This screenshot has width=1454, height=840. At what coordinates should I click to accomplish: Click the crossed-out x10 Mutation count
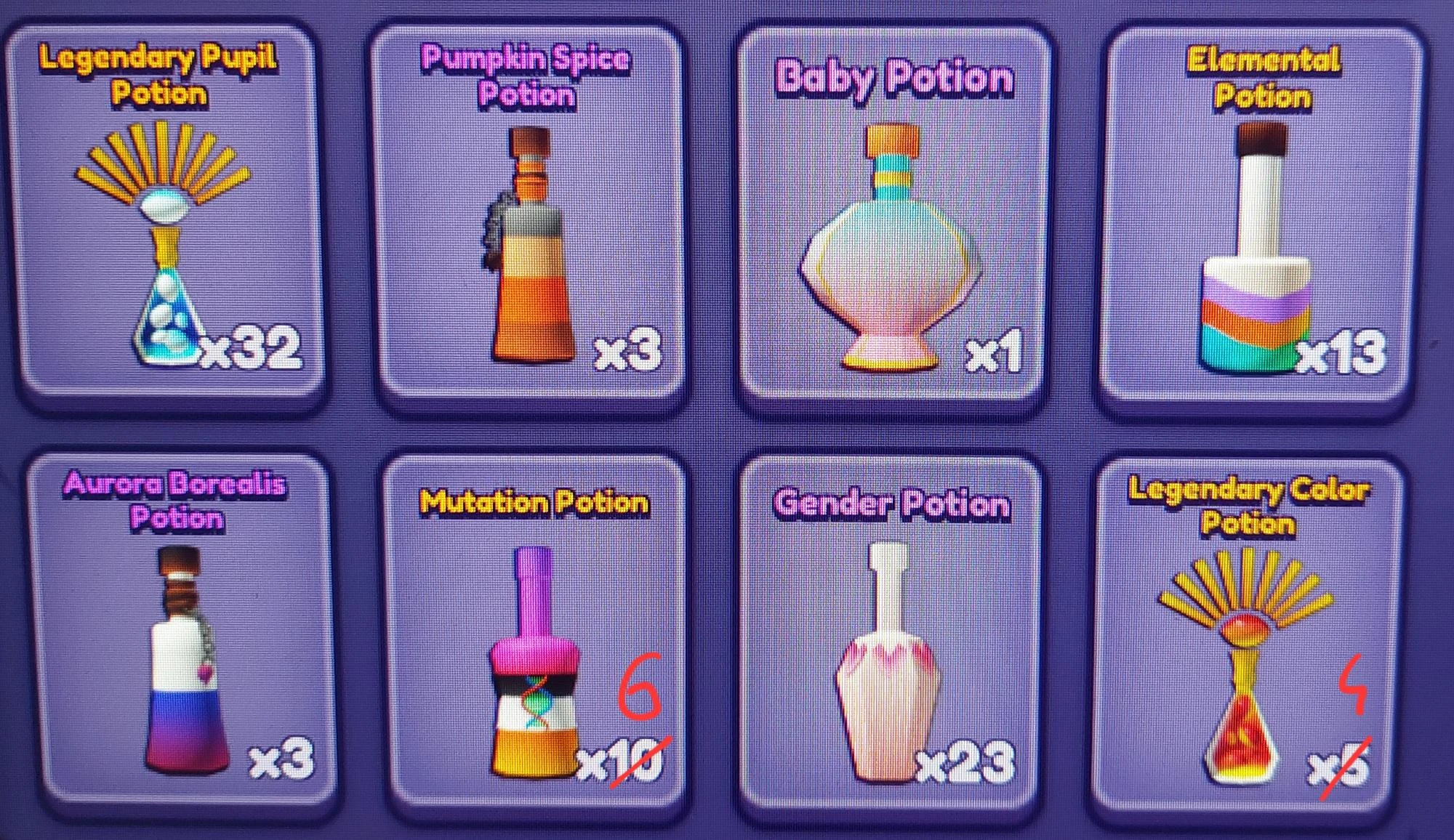[619, 763]
